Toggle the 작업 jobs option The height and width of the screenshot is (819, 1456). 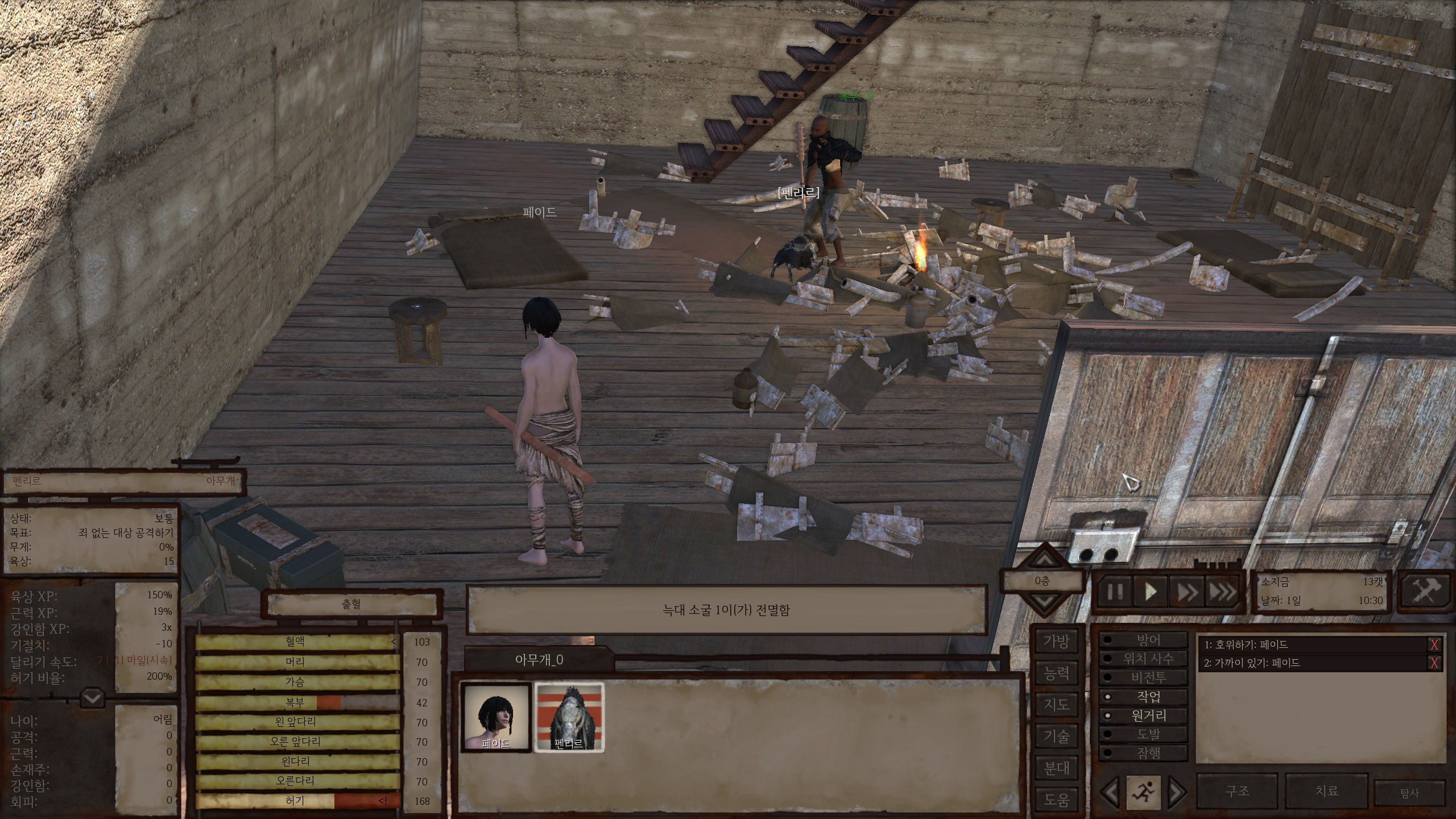(x=1147, y=697)
